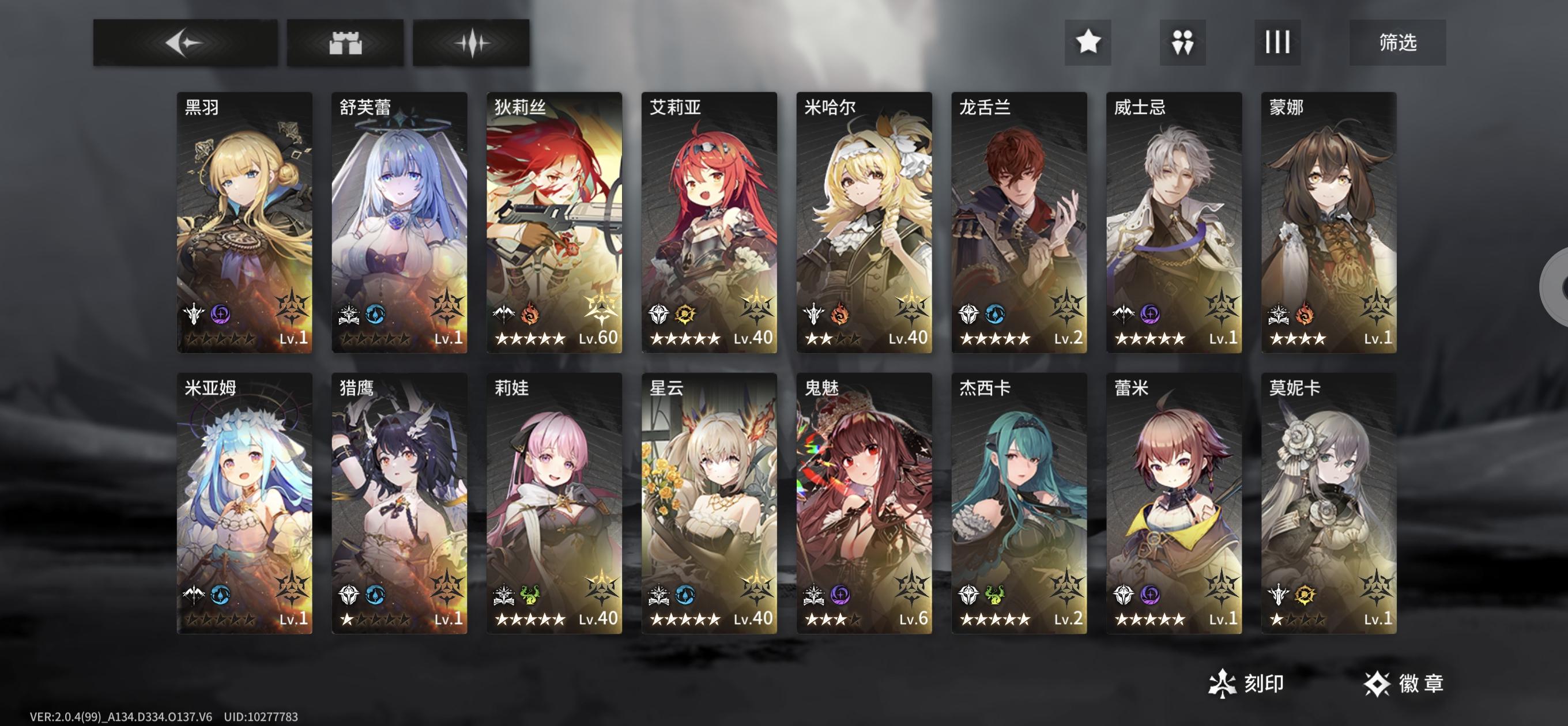Click the two-person team view icon
Screen dimensions: 1568x726
[x=1183, y=42]
